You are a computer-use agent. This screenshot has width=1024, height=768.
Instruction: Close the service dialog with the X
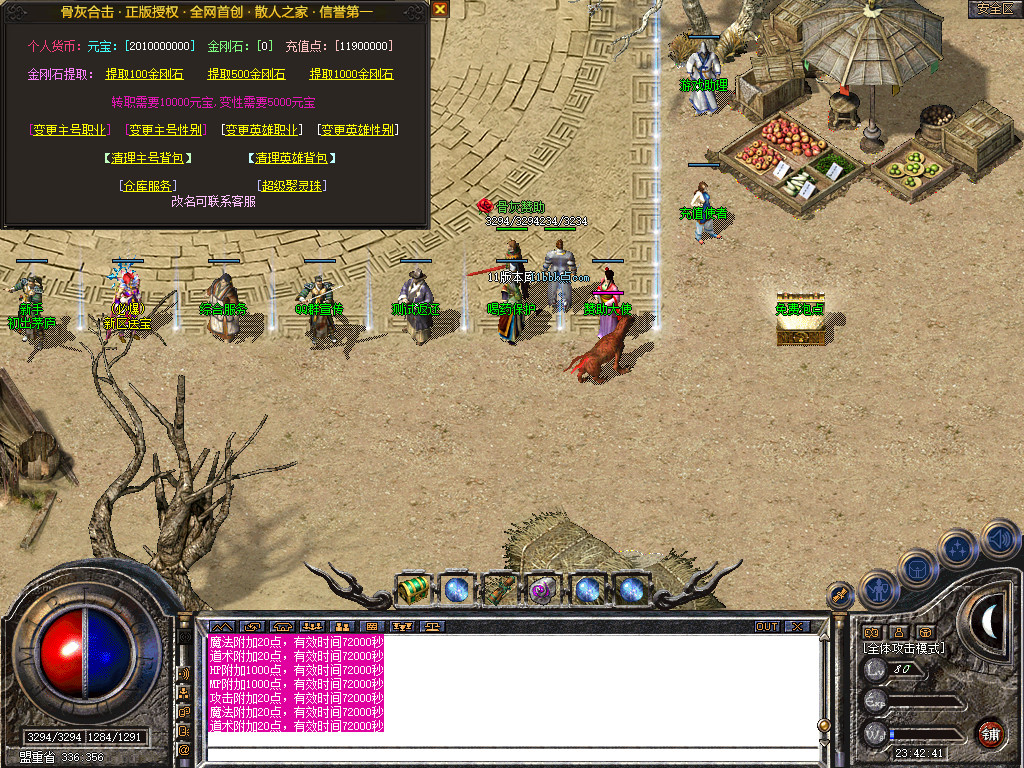pyautogui.click(x=440, y=9)
